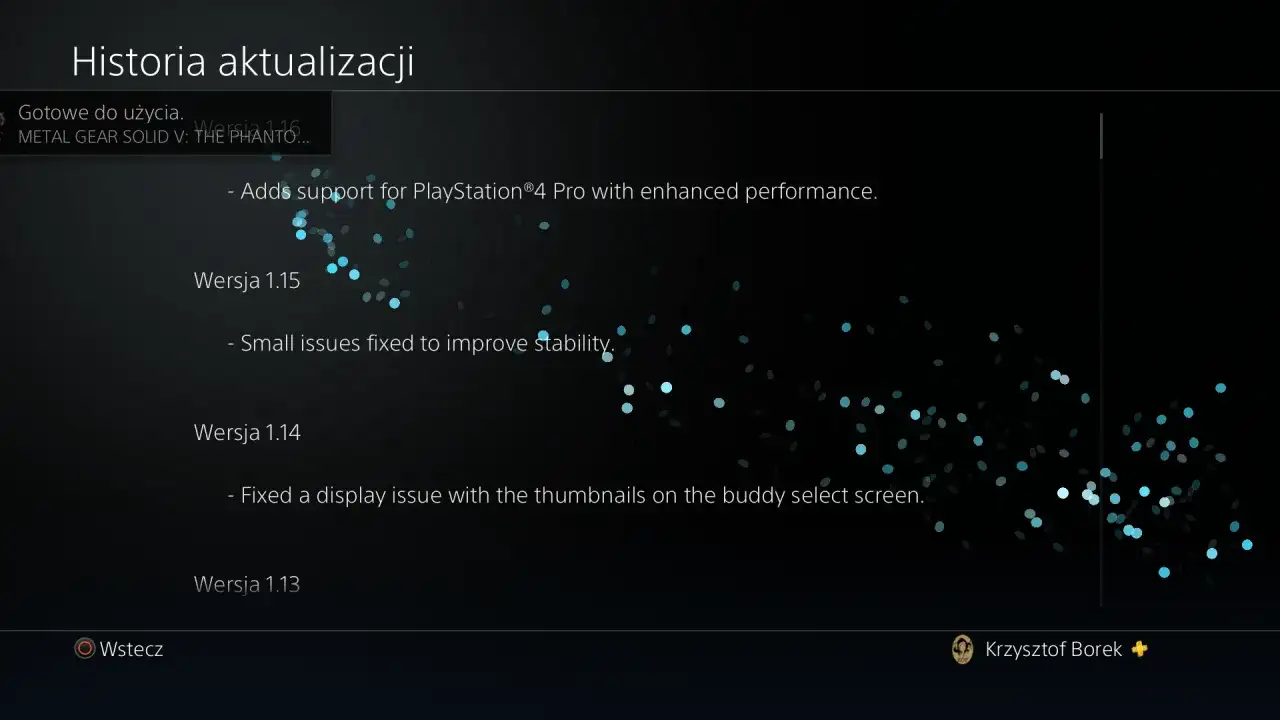Click the PlayStation Plus icon beside the username
The image size is (1280, 720).
(x=1138, y=649)
